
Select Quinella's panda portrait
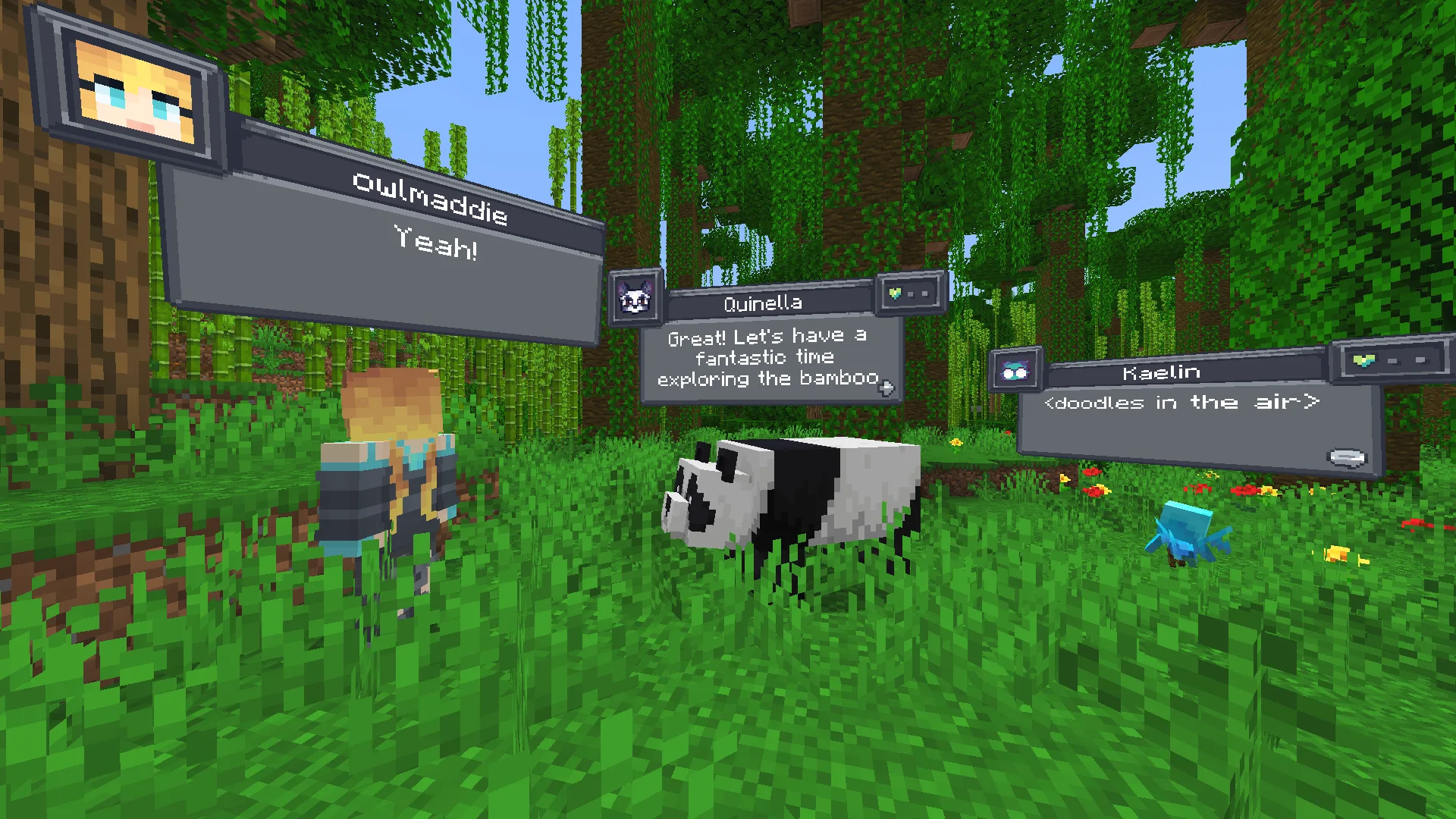[635, 299]
